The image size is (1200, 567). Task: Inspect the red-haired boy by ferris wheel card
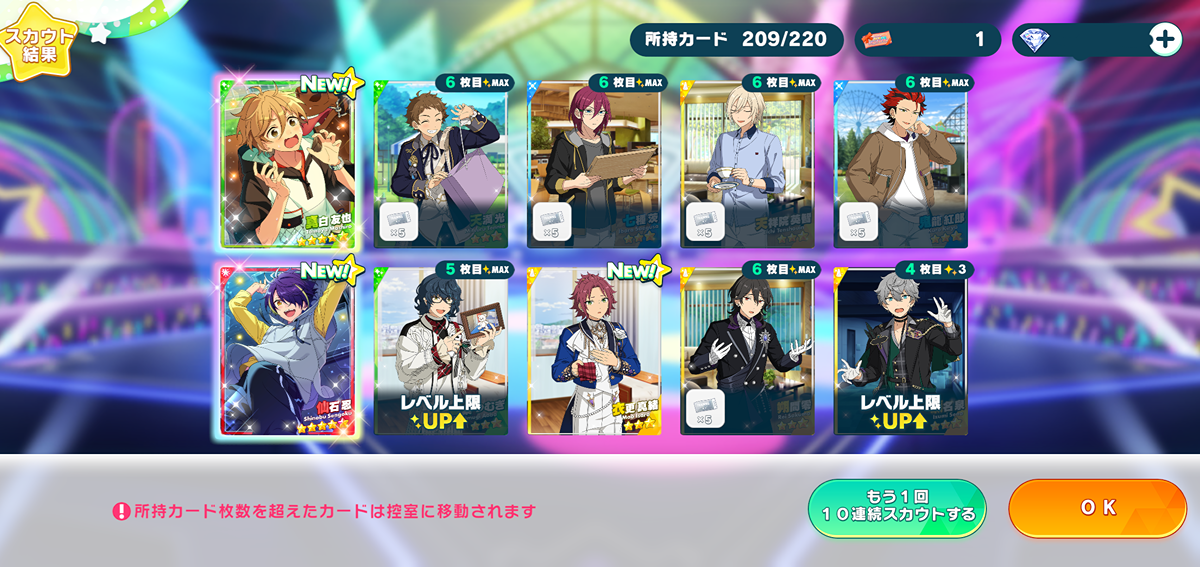[901, 163]
